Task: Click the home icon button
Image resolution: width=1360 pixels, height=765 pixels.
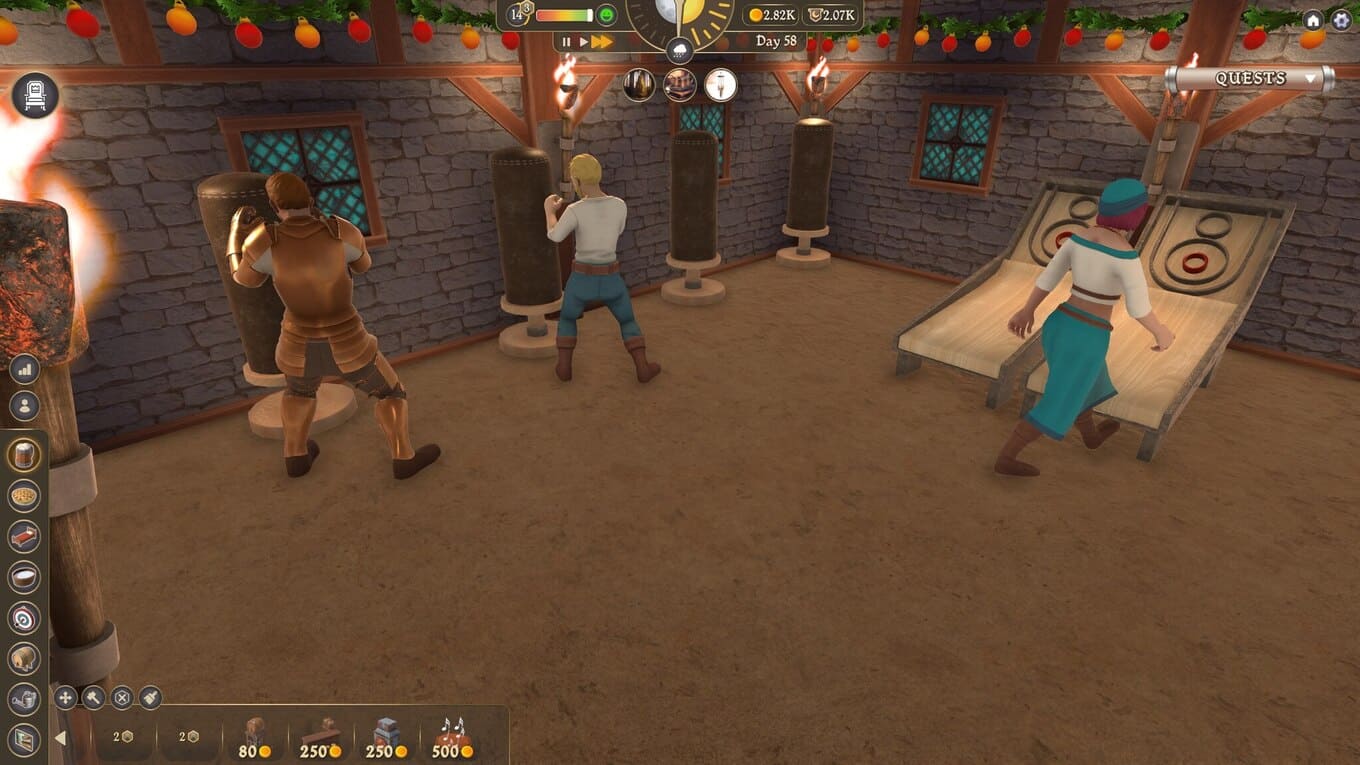Action: point(1313,20)
